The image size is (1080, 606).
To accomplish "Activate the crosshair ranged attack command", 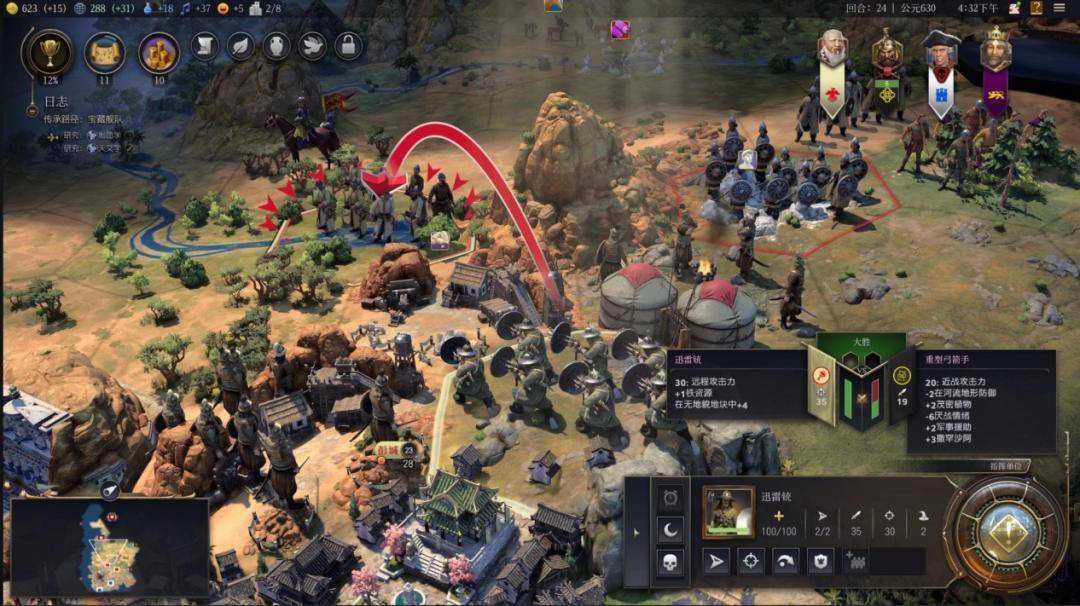I will (x=751, y=561).
